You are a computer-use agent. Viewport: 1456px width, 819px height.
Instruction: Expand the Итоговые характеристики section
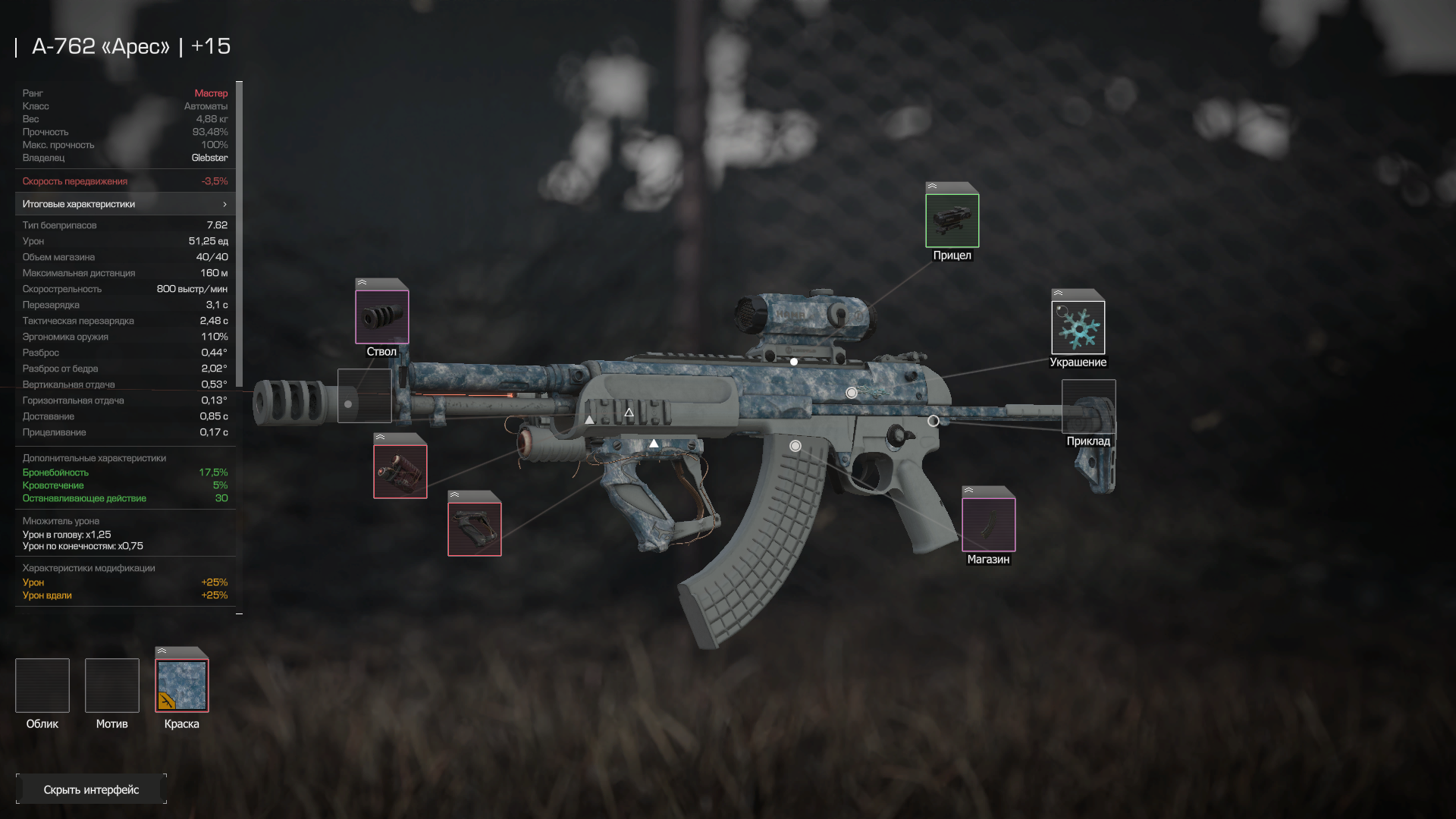pos(125,204)
